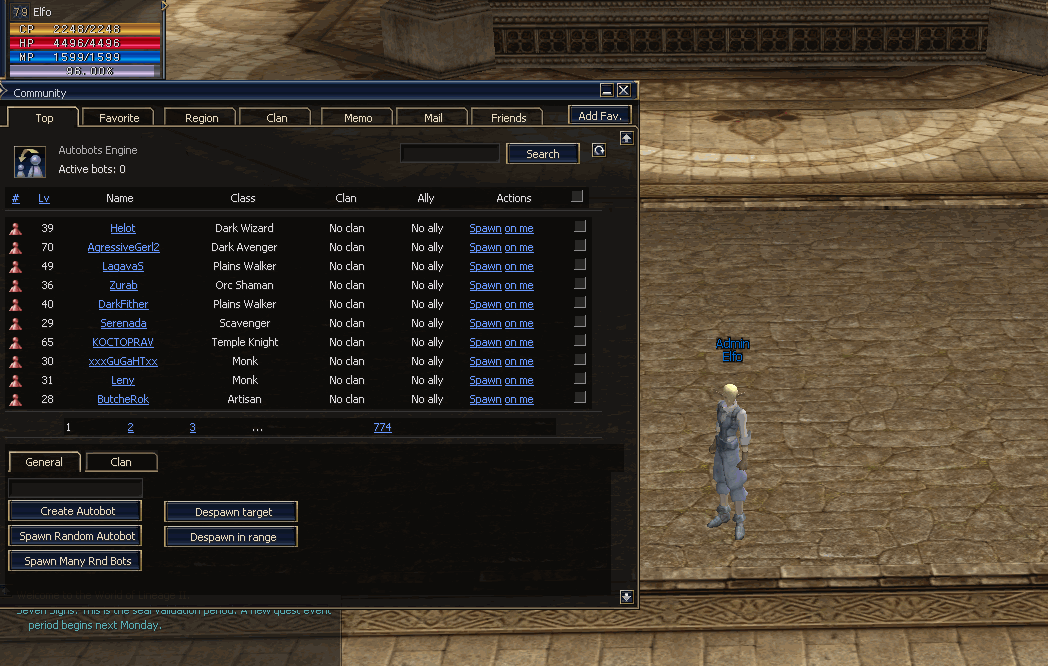This screenshot has height=666, width=1048.
Task: Open the Helot bot name link
Action: 123,228
